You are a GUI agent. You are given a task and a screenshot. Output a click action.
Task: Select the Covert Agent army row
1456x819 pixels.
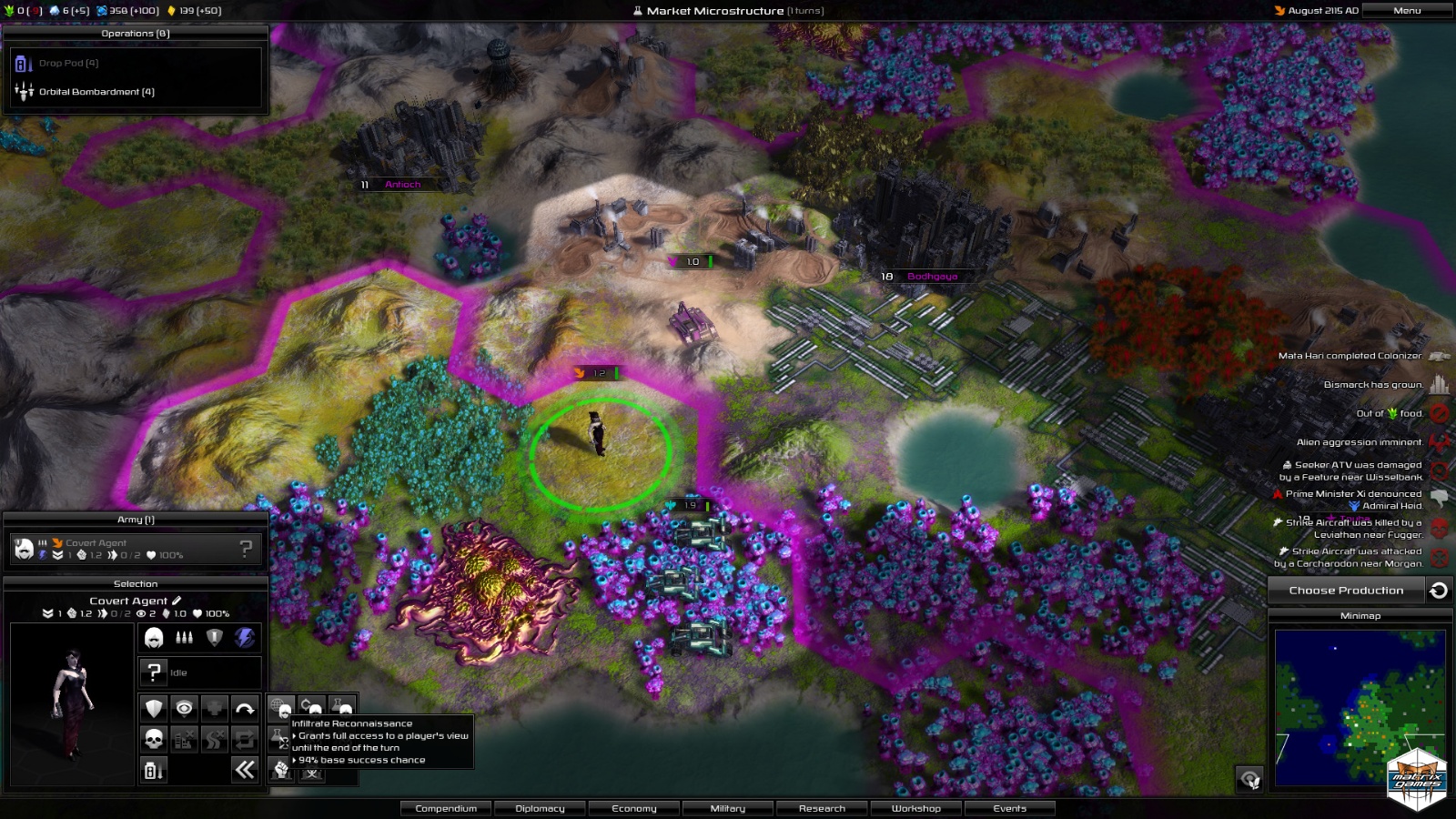pos(135,549)
